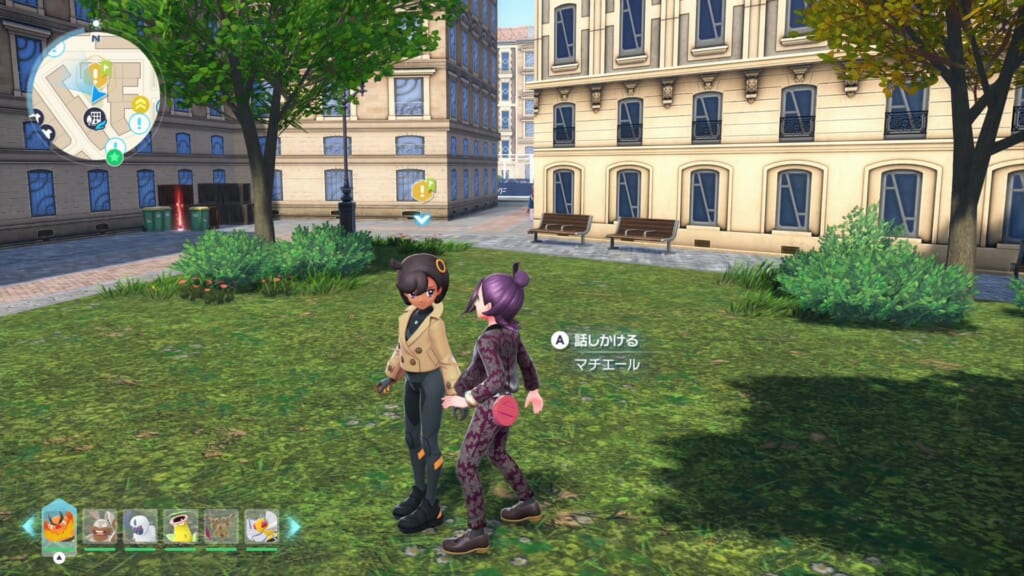Click the yellow double-chevron marker on minimap
Screen dimensions: 1024x576
[x=140, y=104]
